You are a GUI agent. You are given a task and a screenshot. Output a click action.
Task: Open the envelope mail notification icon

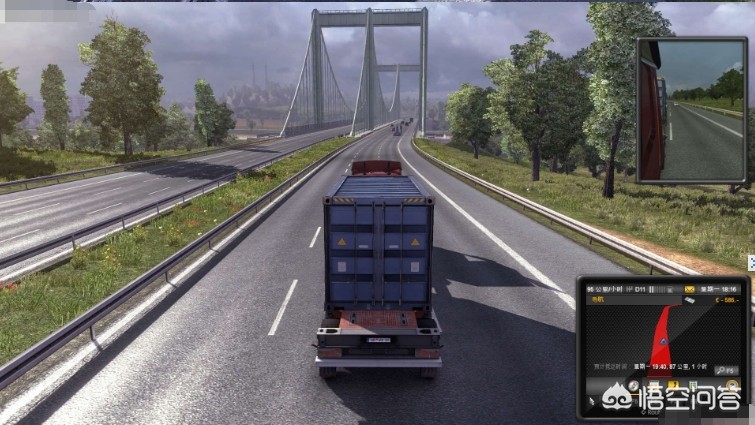click(688, 289)
